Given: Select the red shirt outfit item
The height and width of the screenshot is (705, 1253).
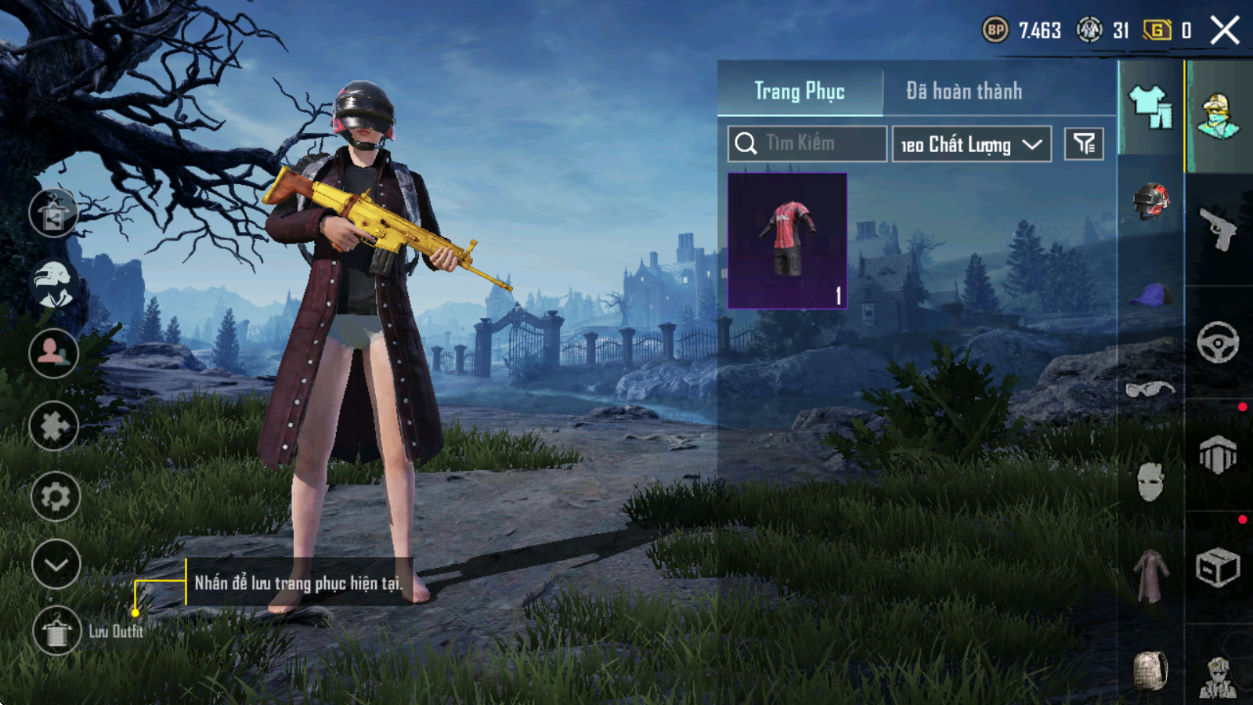Looking at the screenshot, I should pos(787,240).
